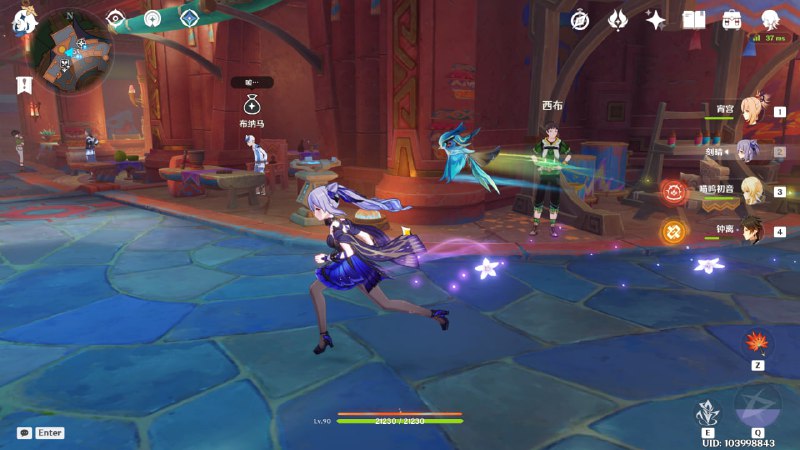
Task: Open the compass adventure icon
Action: 580,20
